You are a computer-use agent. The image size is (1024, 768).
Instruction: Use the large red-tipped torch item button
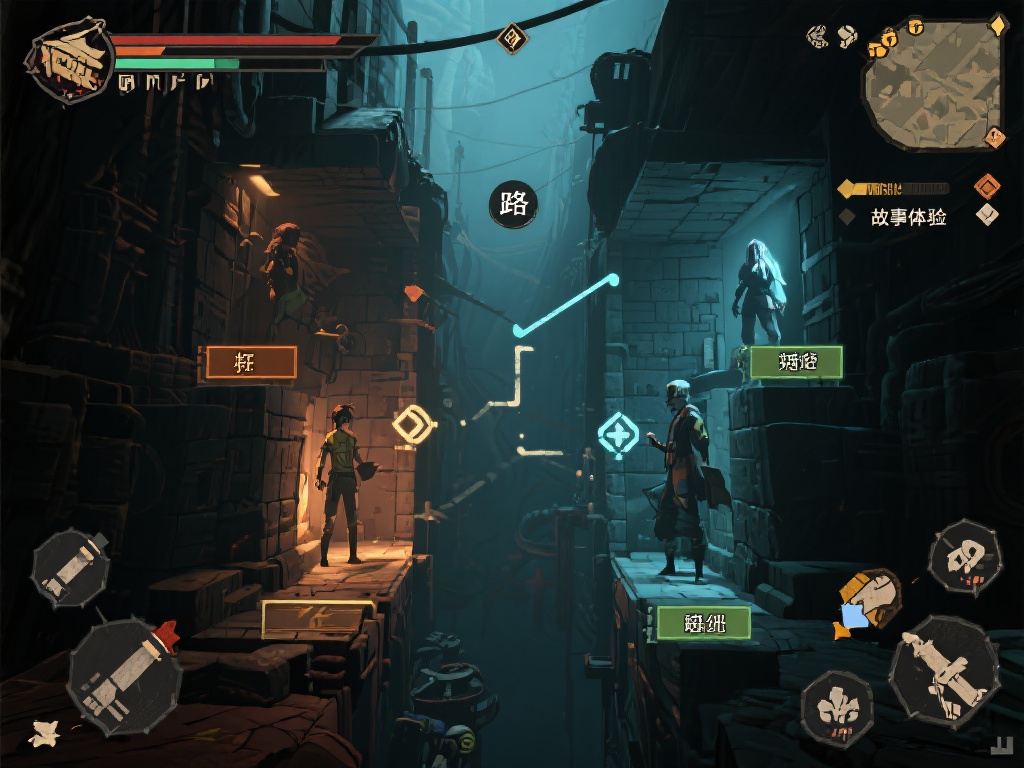click(125, 675)
